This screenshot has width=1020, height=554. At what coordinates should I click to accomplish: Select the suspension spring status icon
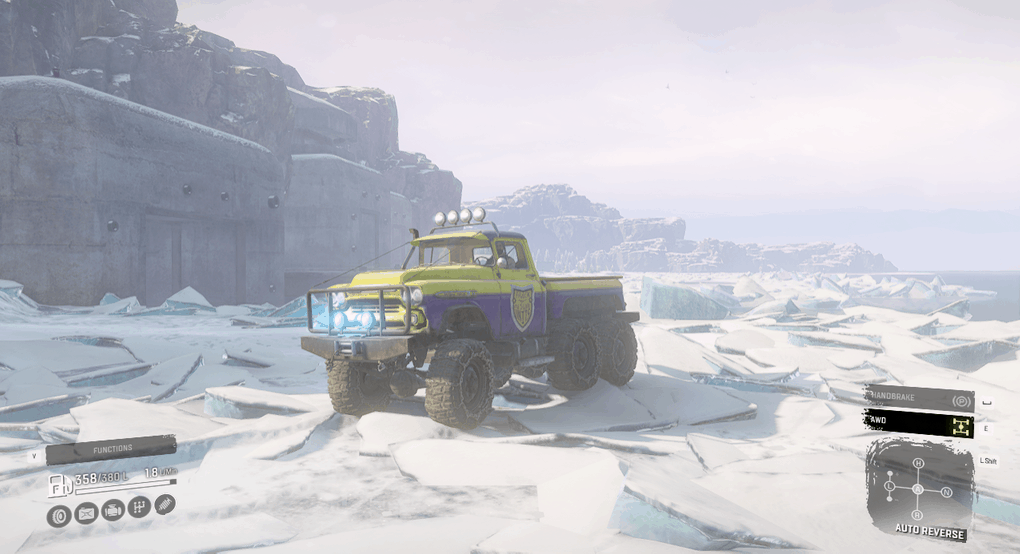pyautogui.click(x=165, y=503)
